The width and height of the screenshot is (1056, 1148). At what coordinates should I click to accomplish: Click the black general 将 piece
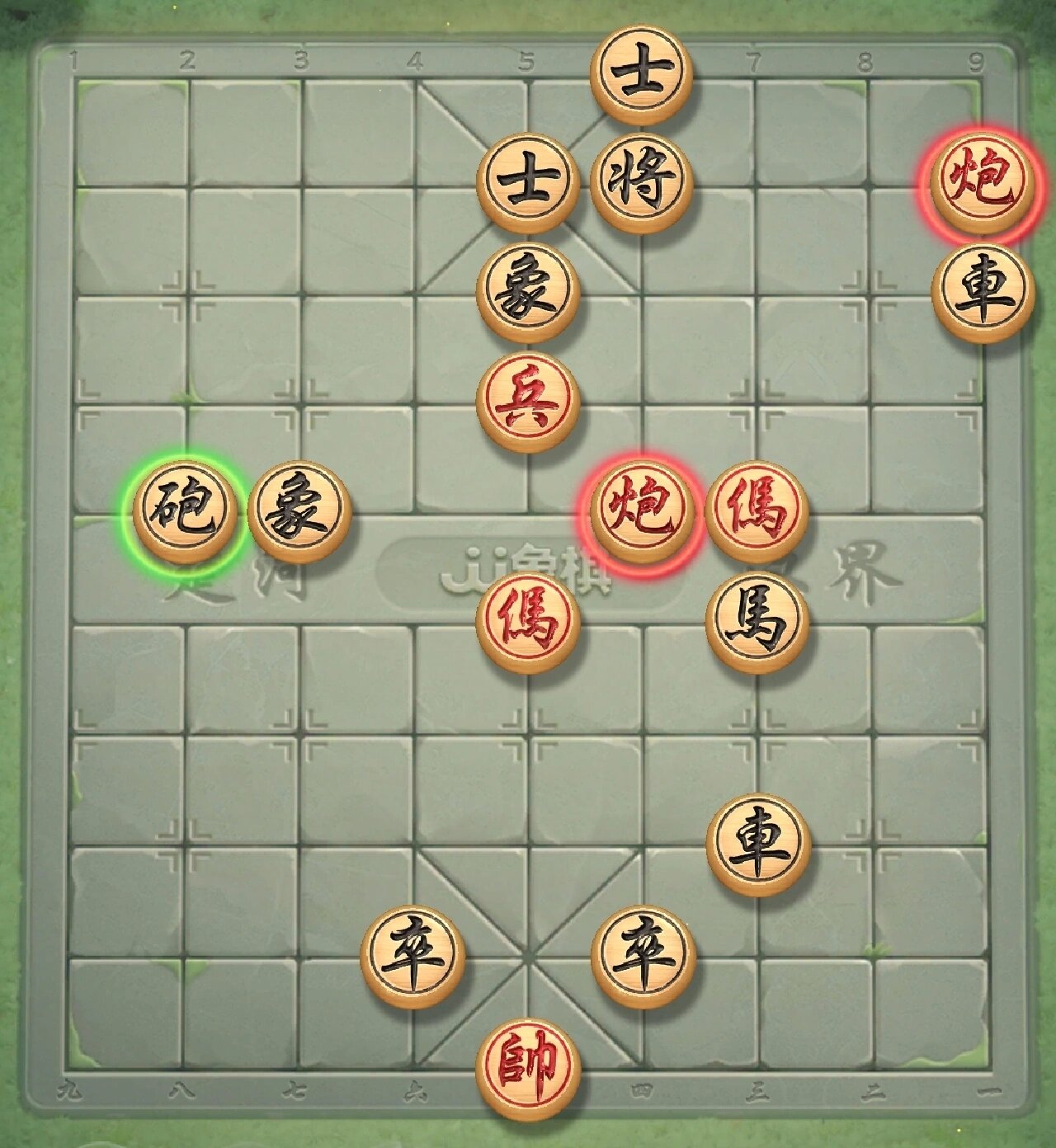(639, 181)
